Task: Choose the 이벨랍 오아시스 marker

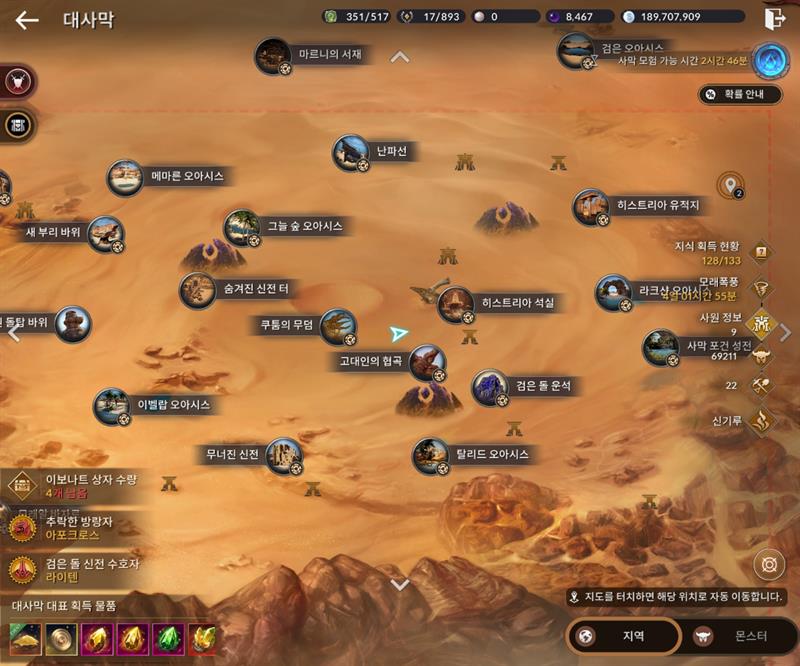Action: pyautogui.click(x=112, y=406)
